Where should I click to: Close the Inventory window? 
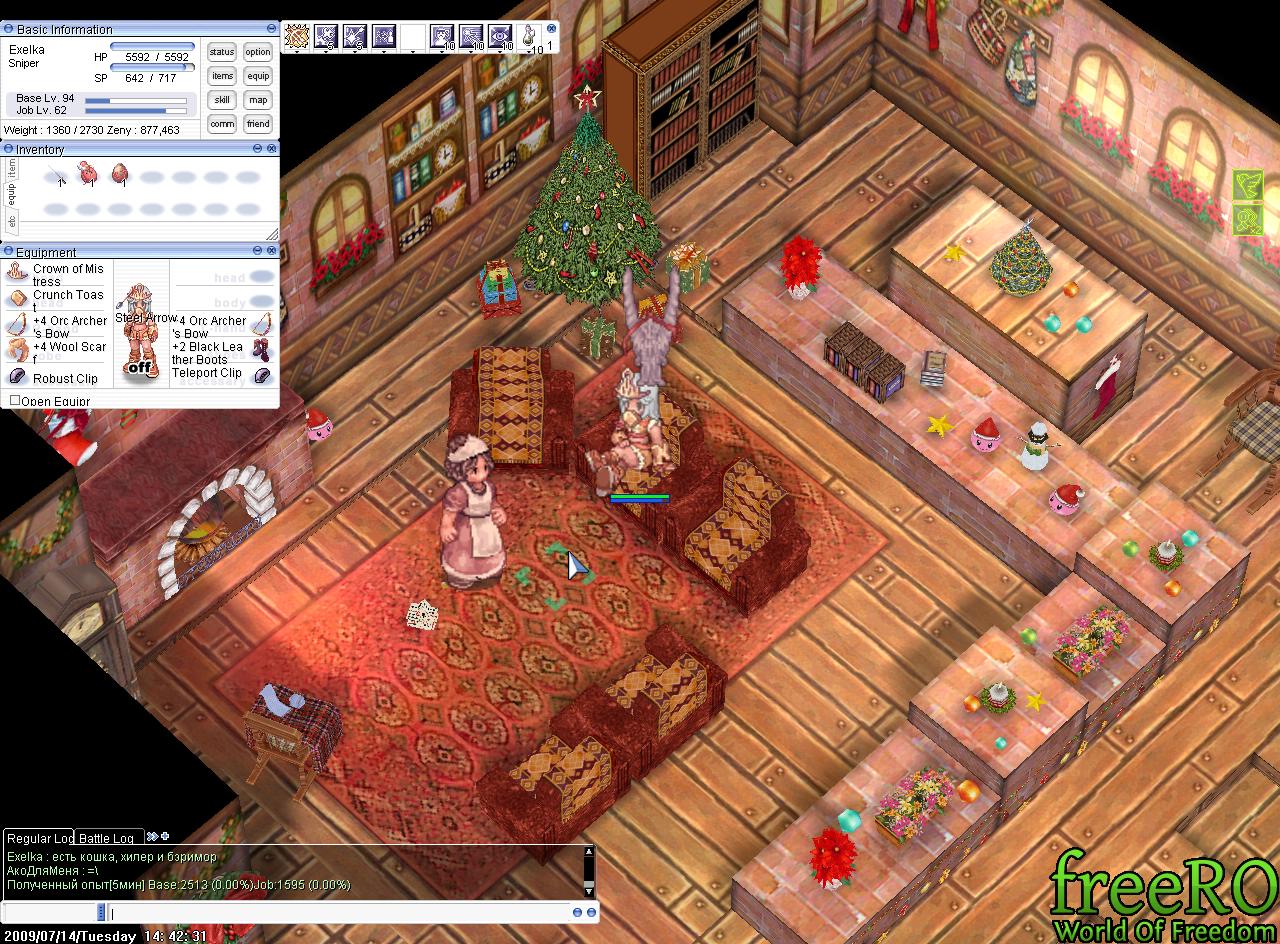pyautogui.click(x=272, y=149)
